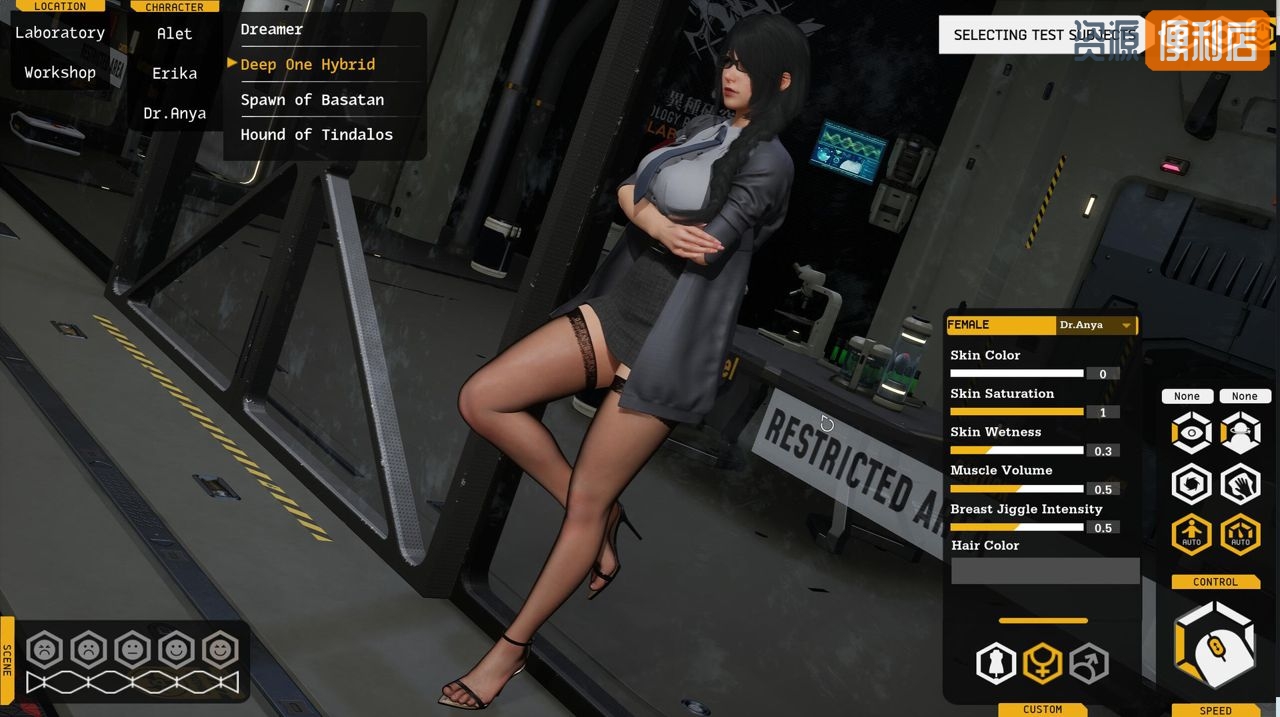
Task: Select the Spawn of Basatan entry
Action: (x=312, y=100)
